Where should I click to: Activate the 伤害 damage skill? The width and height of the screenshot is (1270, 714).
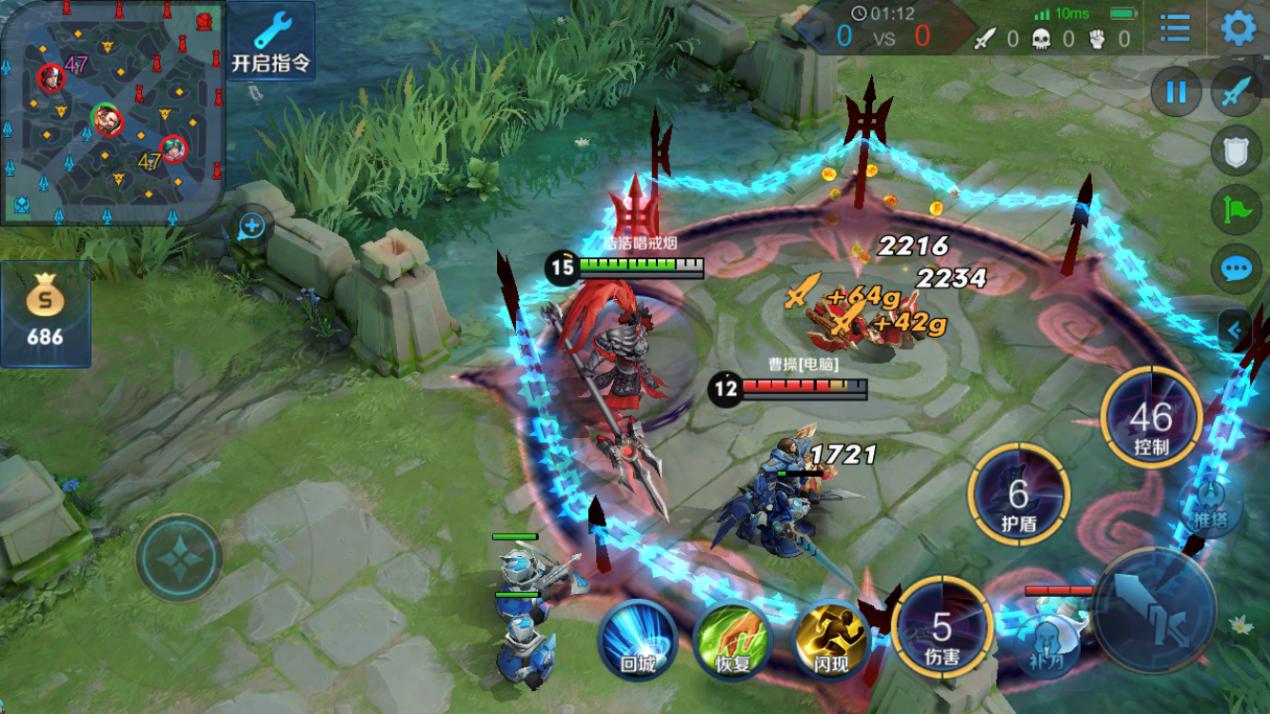click(941, 628)
